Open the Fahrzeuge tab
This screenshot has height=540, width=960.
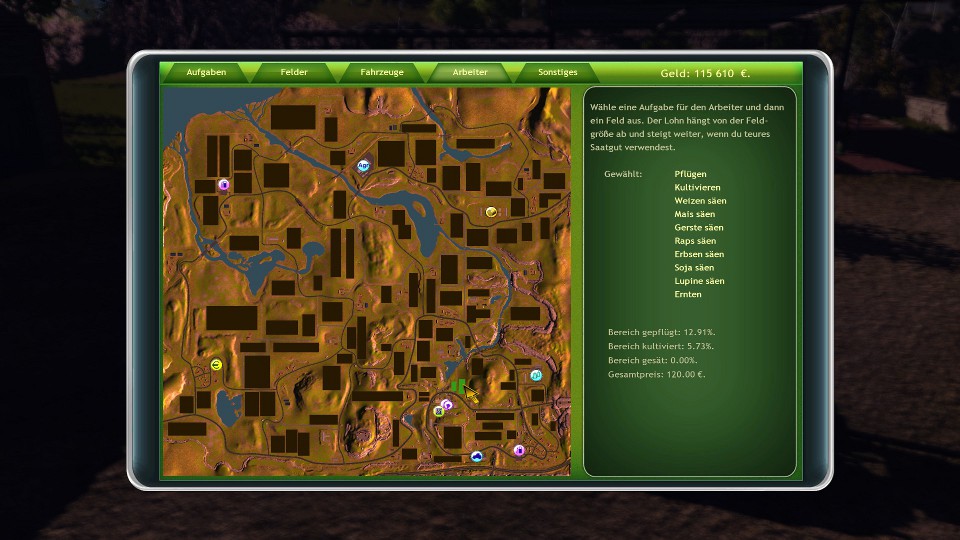click(x=381, y=73)
